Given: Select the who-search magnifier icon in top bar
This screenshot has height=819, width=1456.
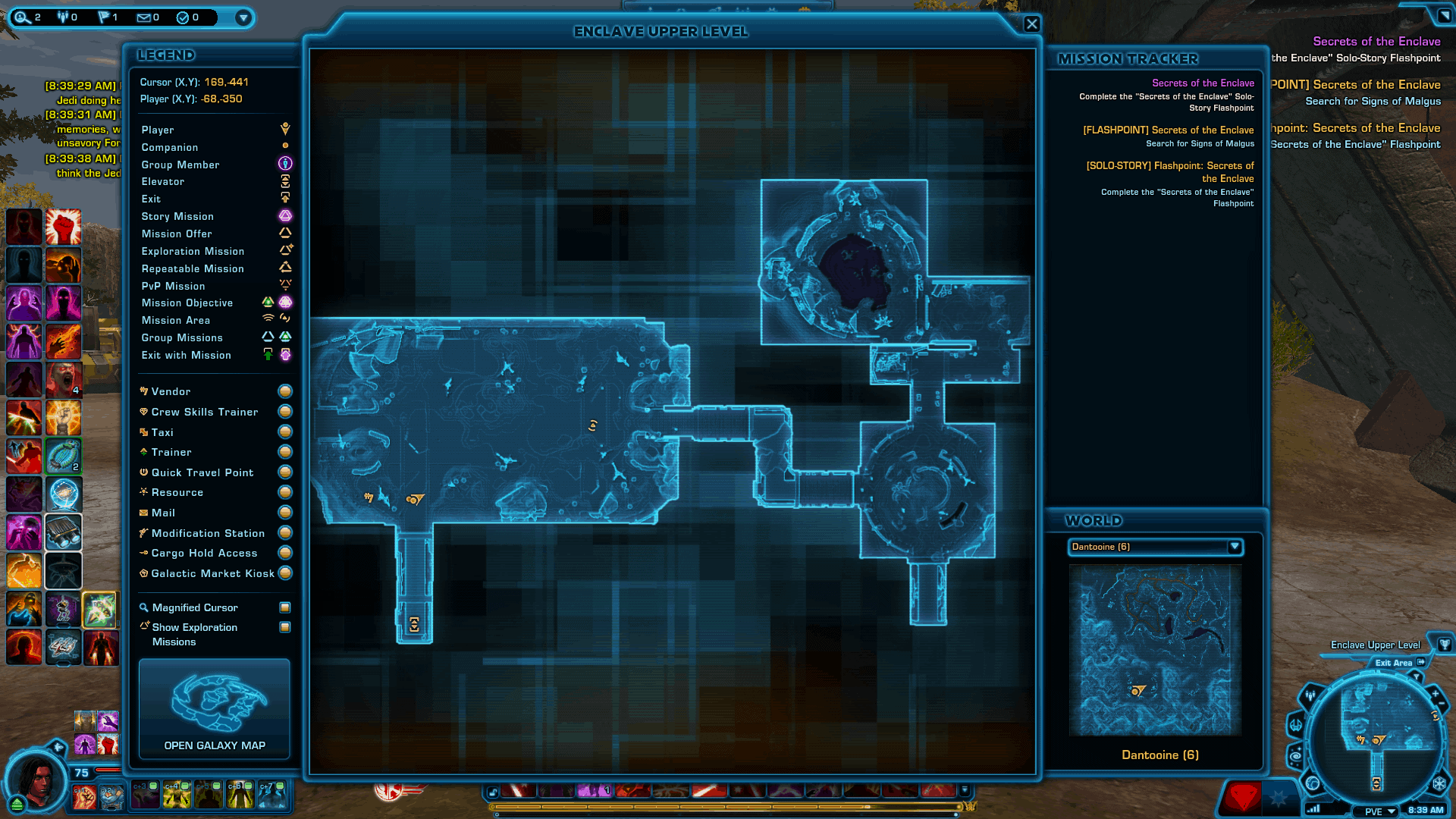Looking at the screenshot, I should (20, 17).
